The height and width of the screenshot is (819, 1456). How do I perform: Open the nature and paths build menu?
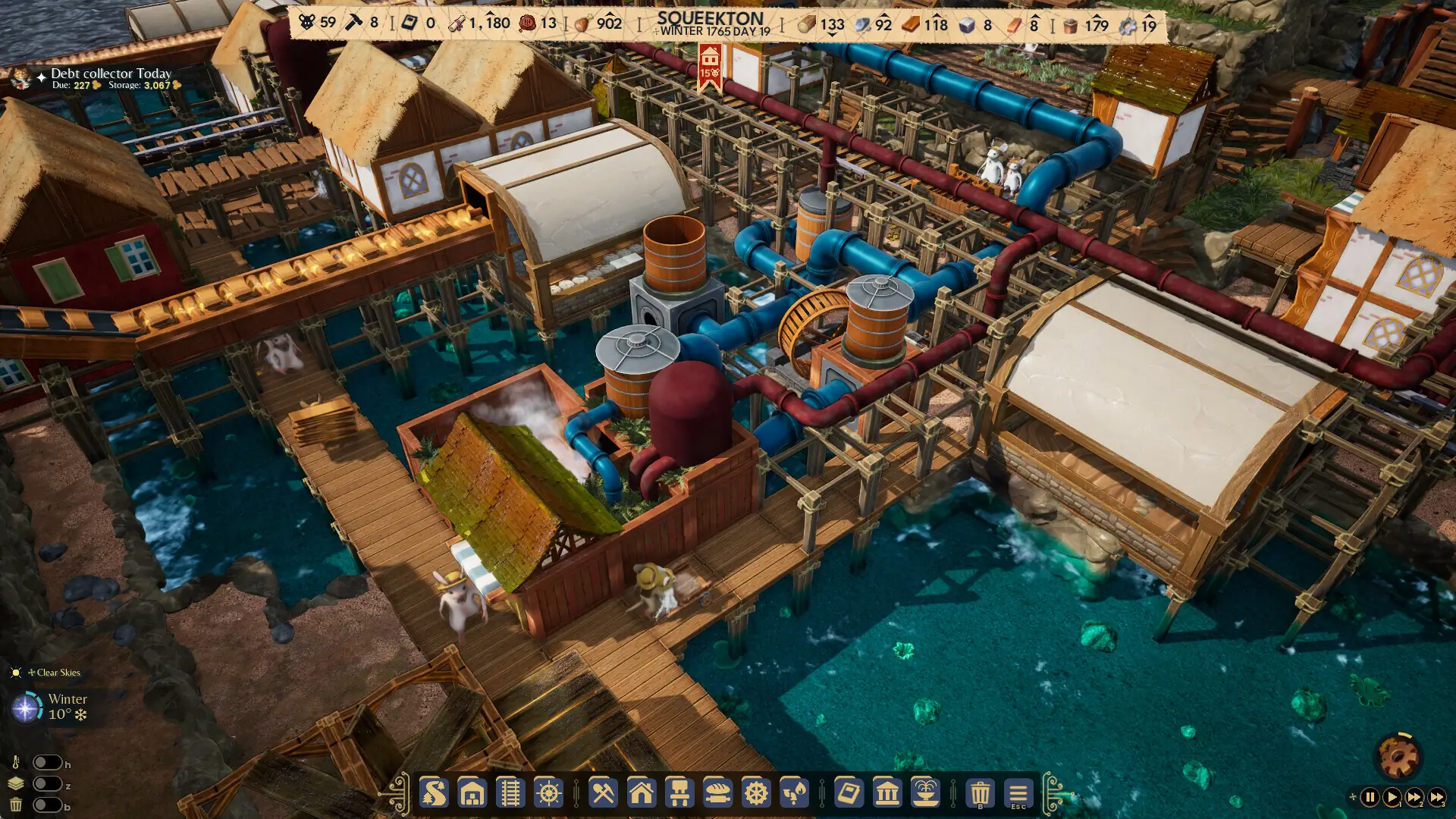pyautogui.click(x=433, y=794)
